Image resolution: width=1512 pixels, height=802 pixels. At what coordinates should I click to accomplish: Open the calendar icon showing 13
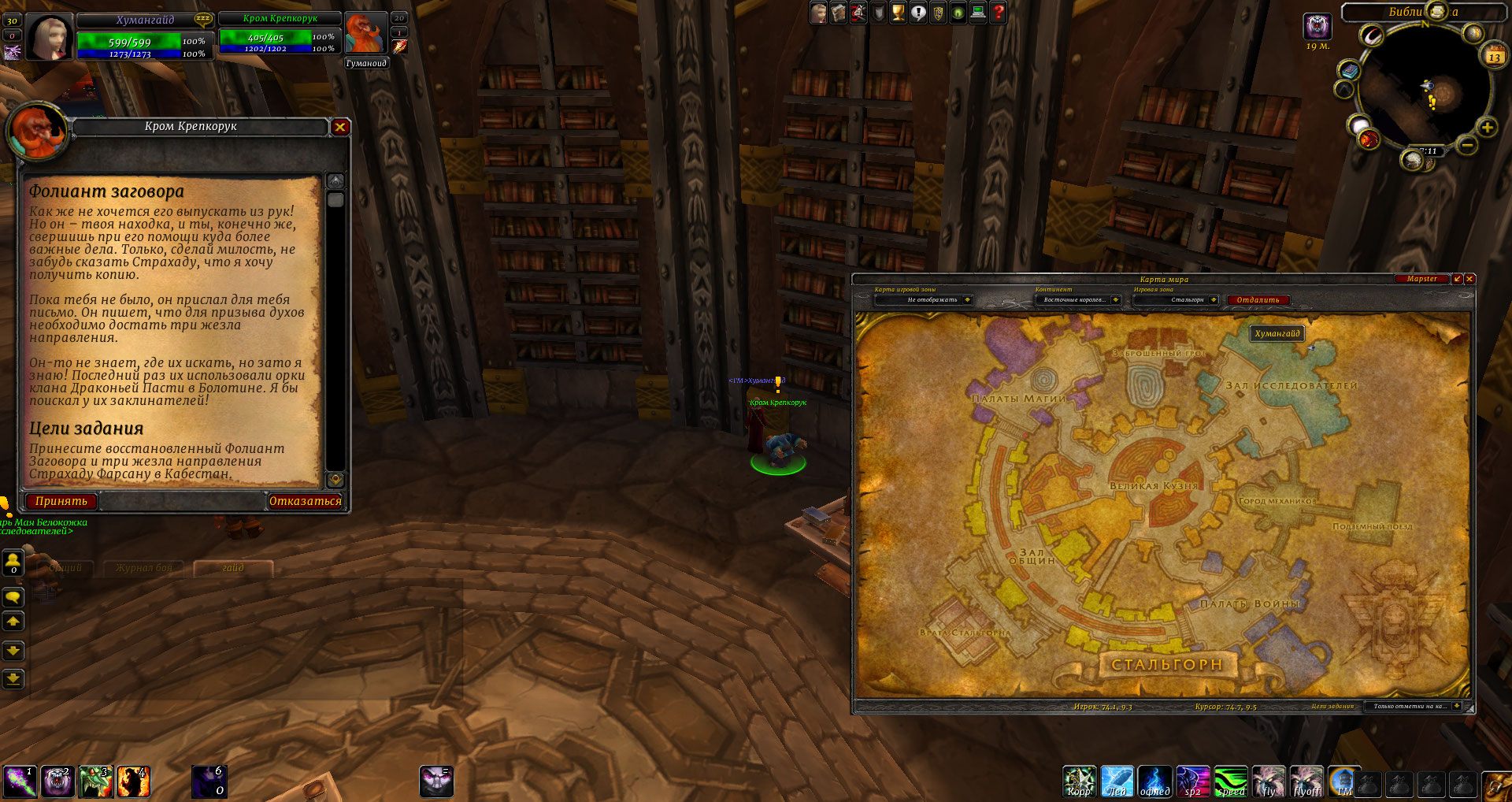click(1494, 56)
